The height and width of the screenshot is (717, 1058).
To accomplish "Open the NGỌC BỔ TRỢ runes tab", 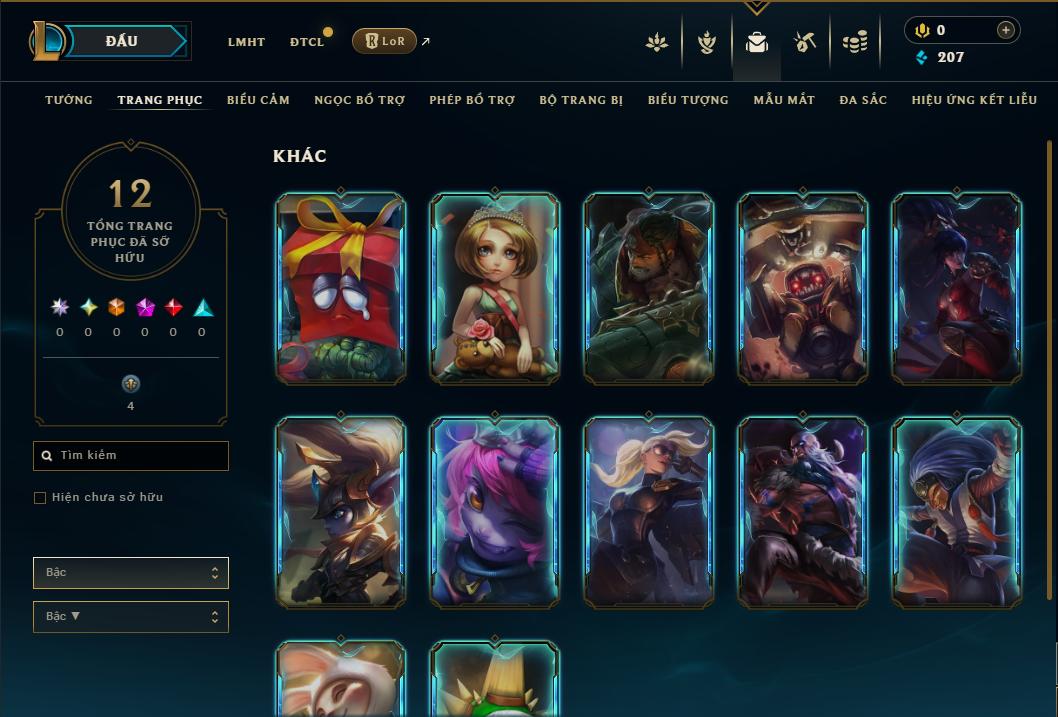I will pyautogui.click(x=359, y=100).
